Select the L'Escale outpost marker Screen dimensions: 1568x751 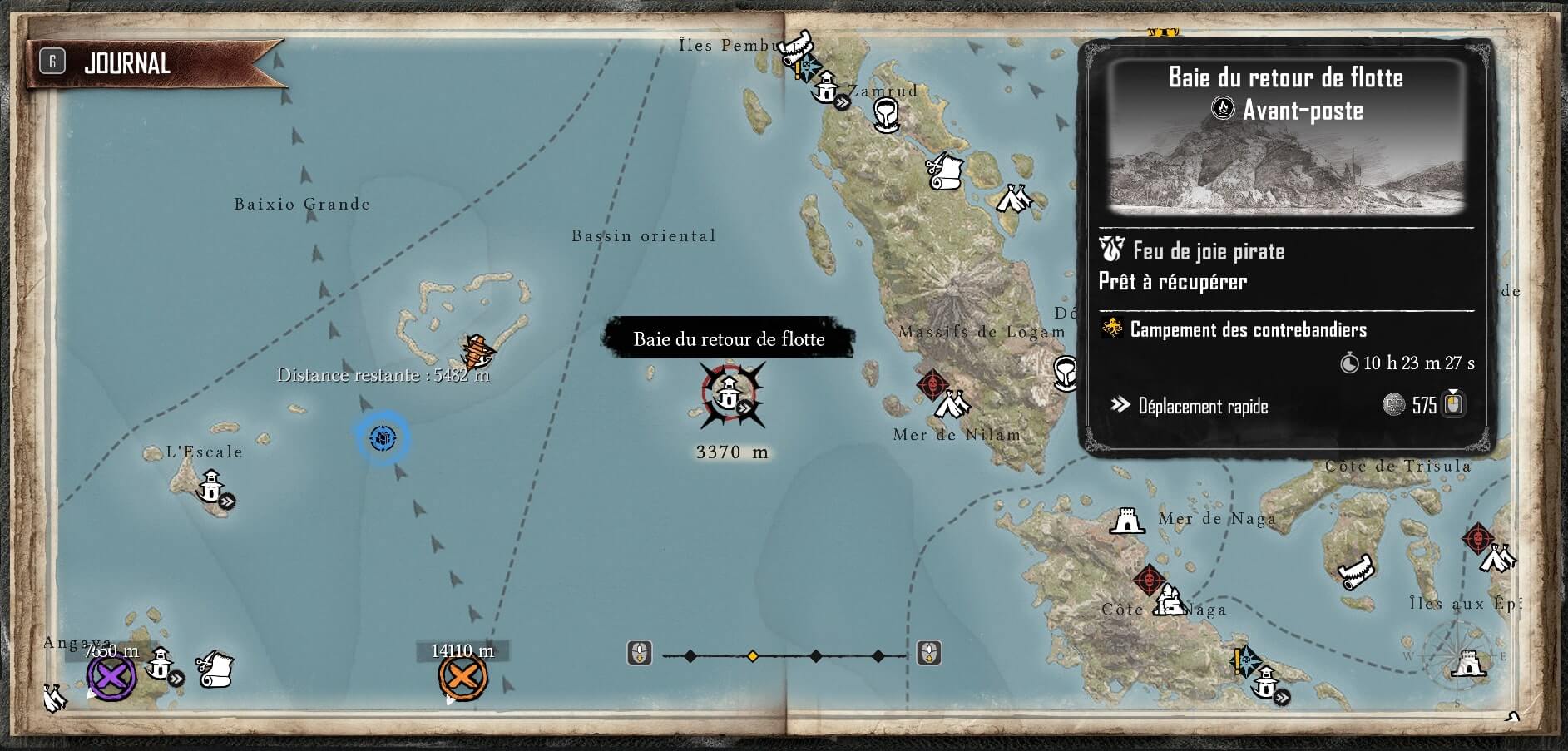212,487
